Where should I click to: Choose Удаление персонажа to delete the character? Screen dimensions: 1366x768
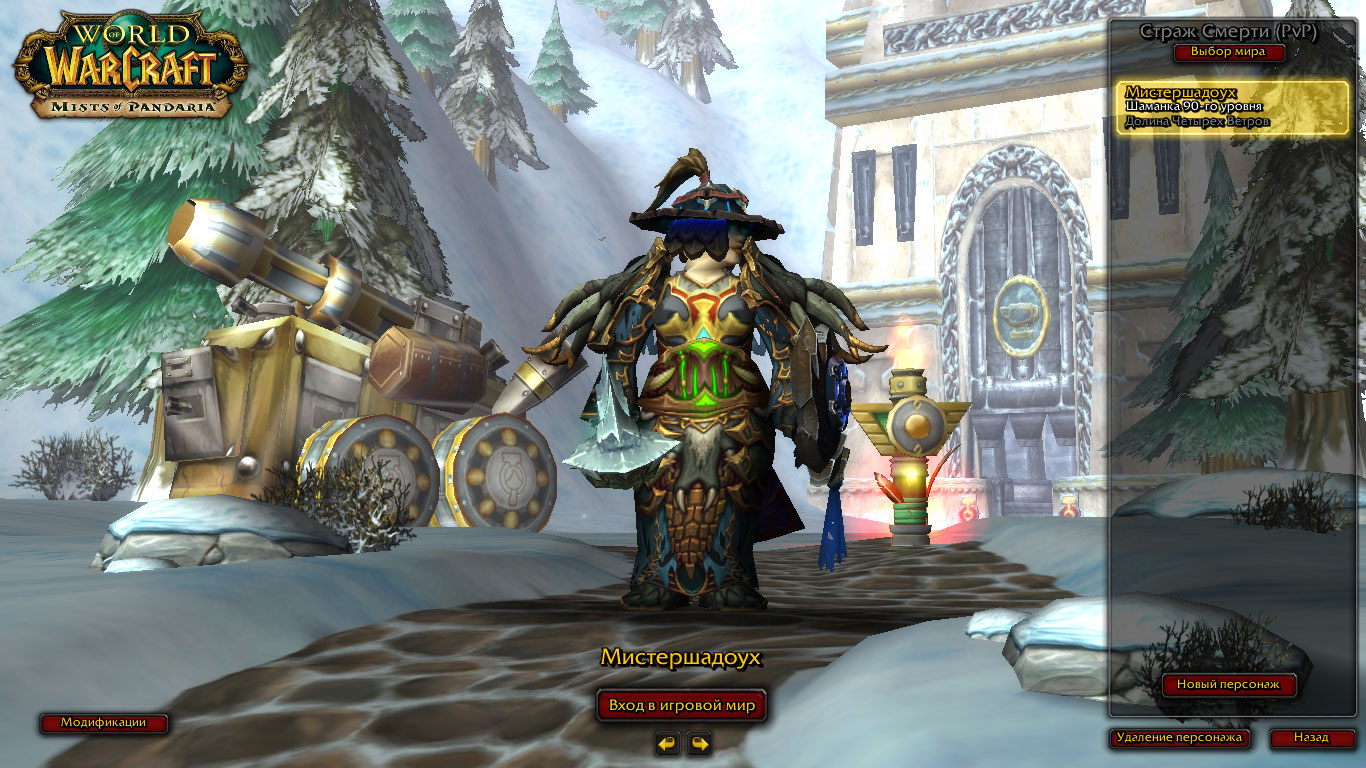pyautogui.click(x=1180, y=738)
